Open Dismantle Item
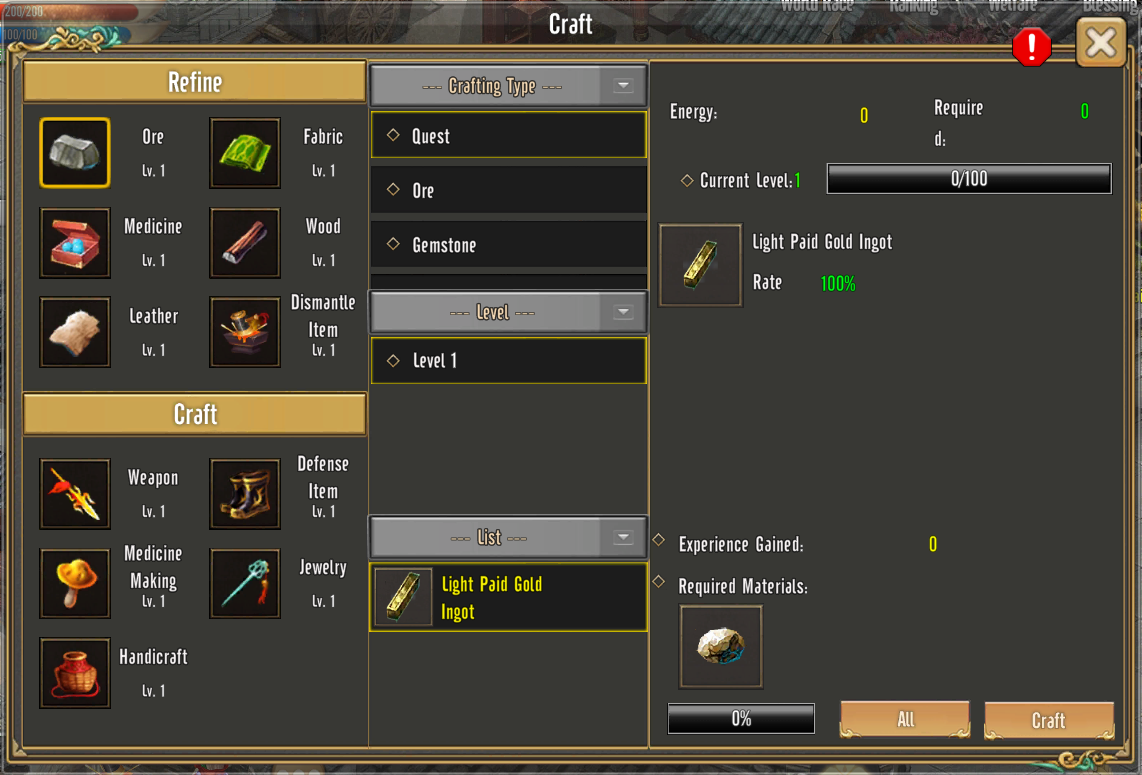This screenshot has height=775, width=1142. click(x=245, y=332)
